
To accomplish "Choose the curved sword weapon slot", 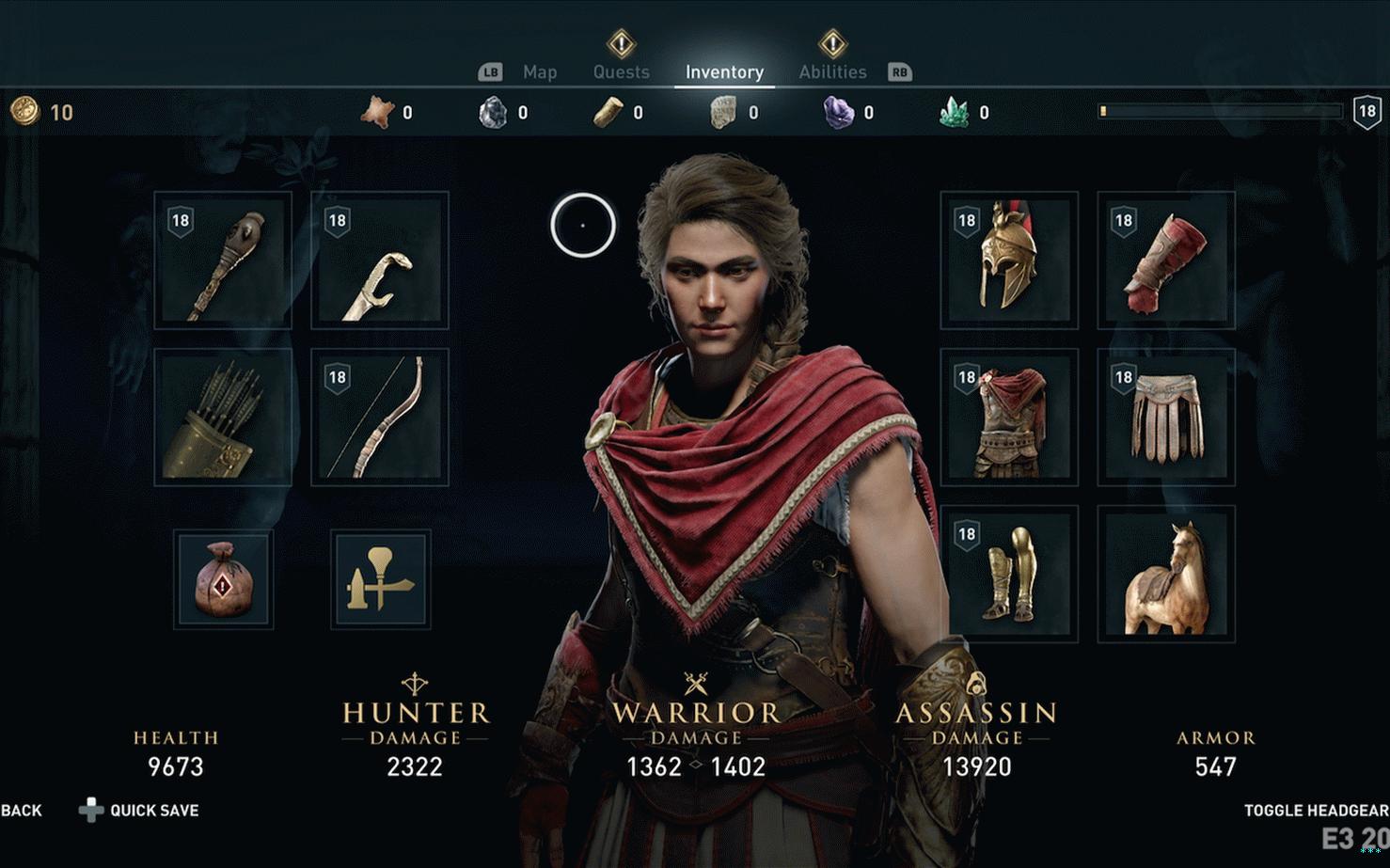I will [x=380, y=260].
